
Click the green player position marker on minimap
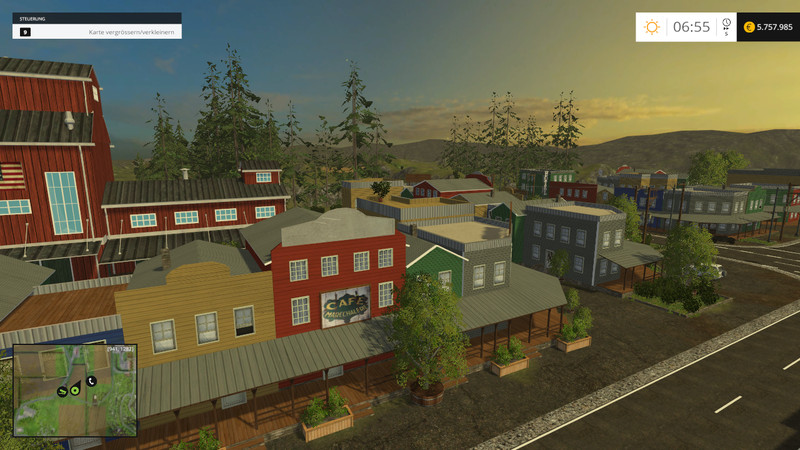(x=75, y=391)
